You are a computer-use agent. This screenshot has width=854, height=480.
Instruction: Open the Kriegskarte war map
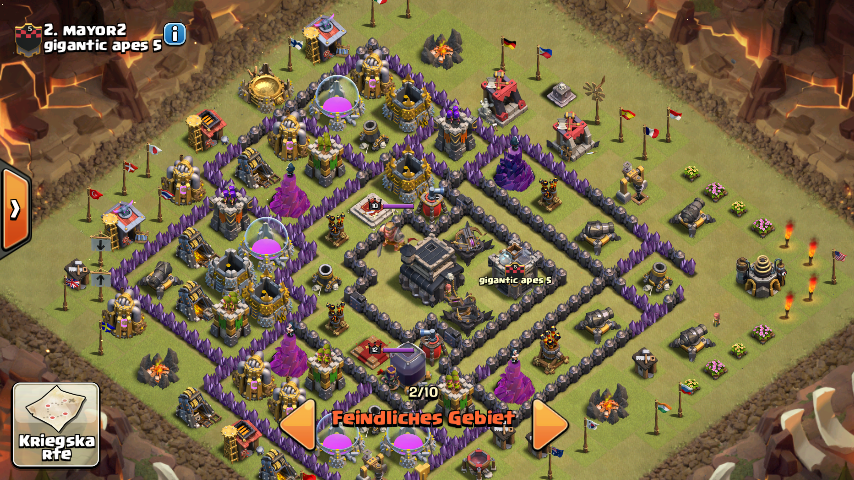pos(56,424)
